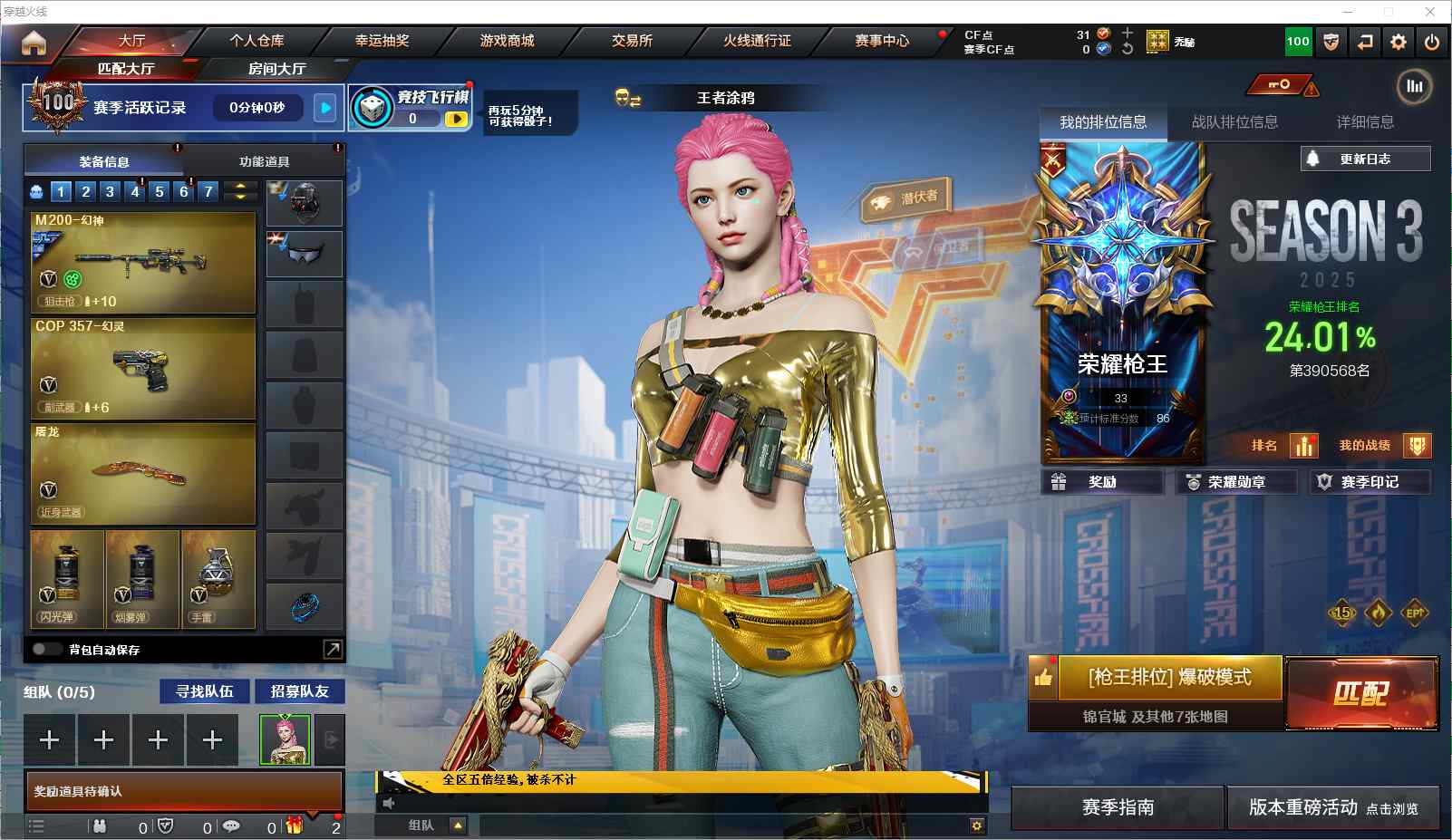
Task: Open 火线通行证 battle pass
Action: pos(757,41)
